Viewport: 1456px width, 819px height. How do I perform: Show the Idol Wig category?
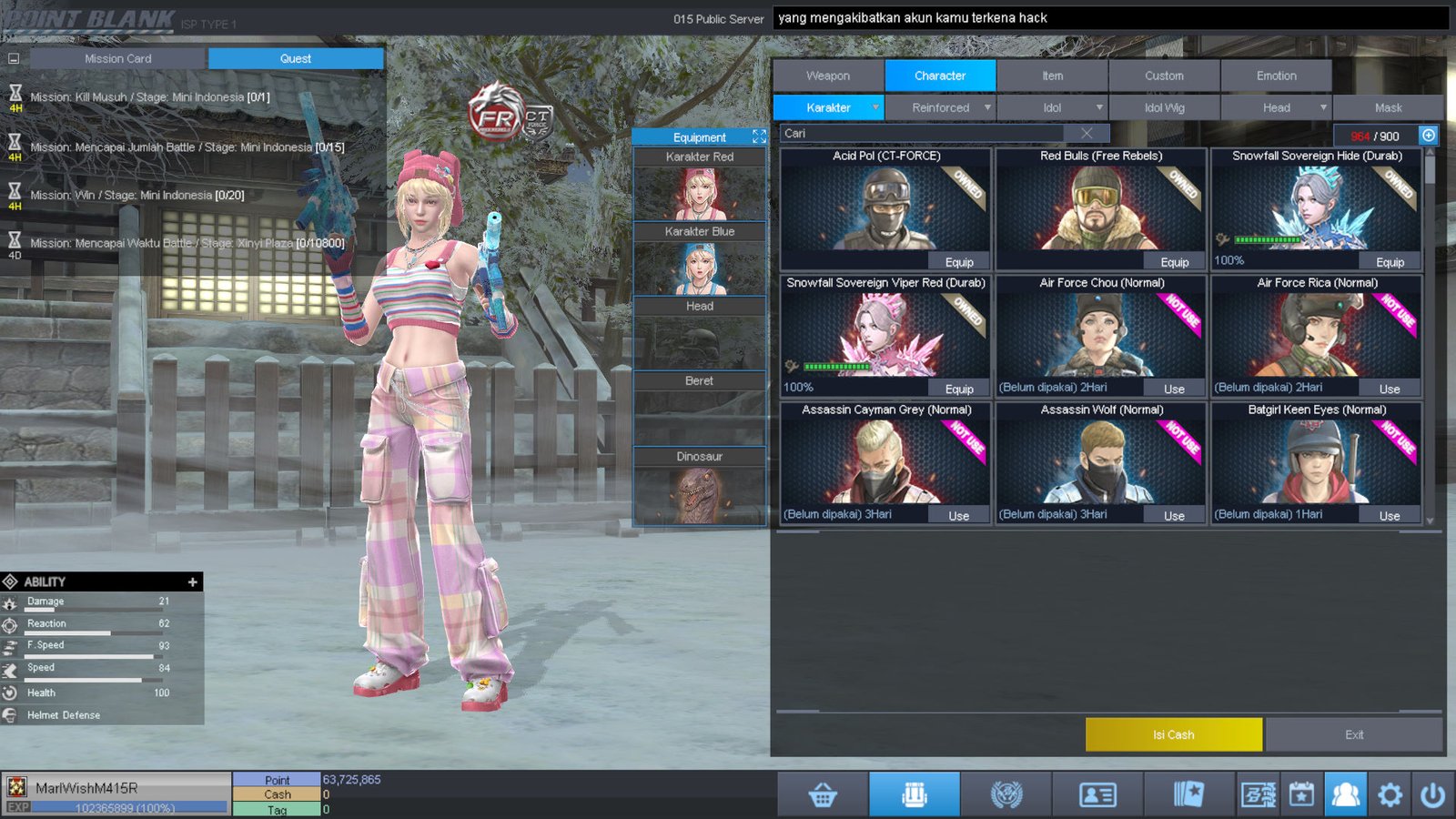(1164, 107)
